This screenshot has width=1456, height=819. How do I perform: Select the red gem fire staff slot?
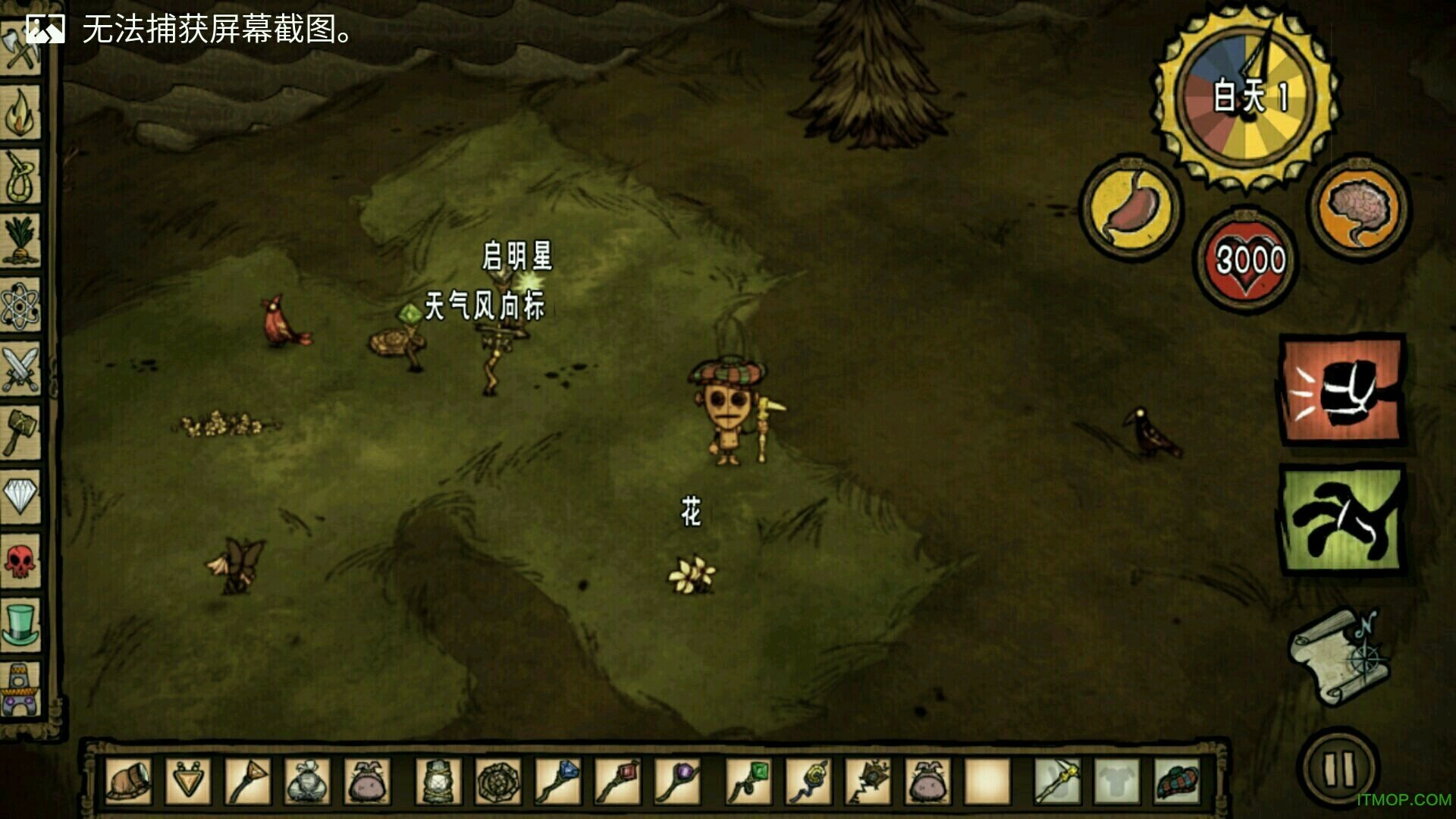[618, 781]
